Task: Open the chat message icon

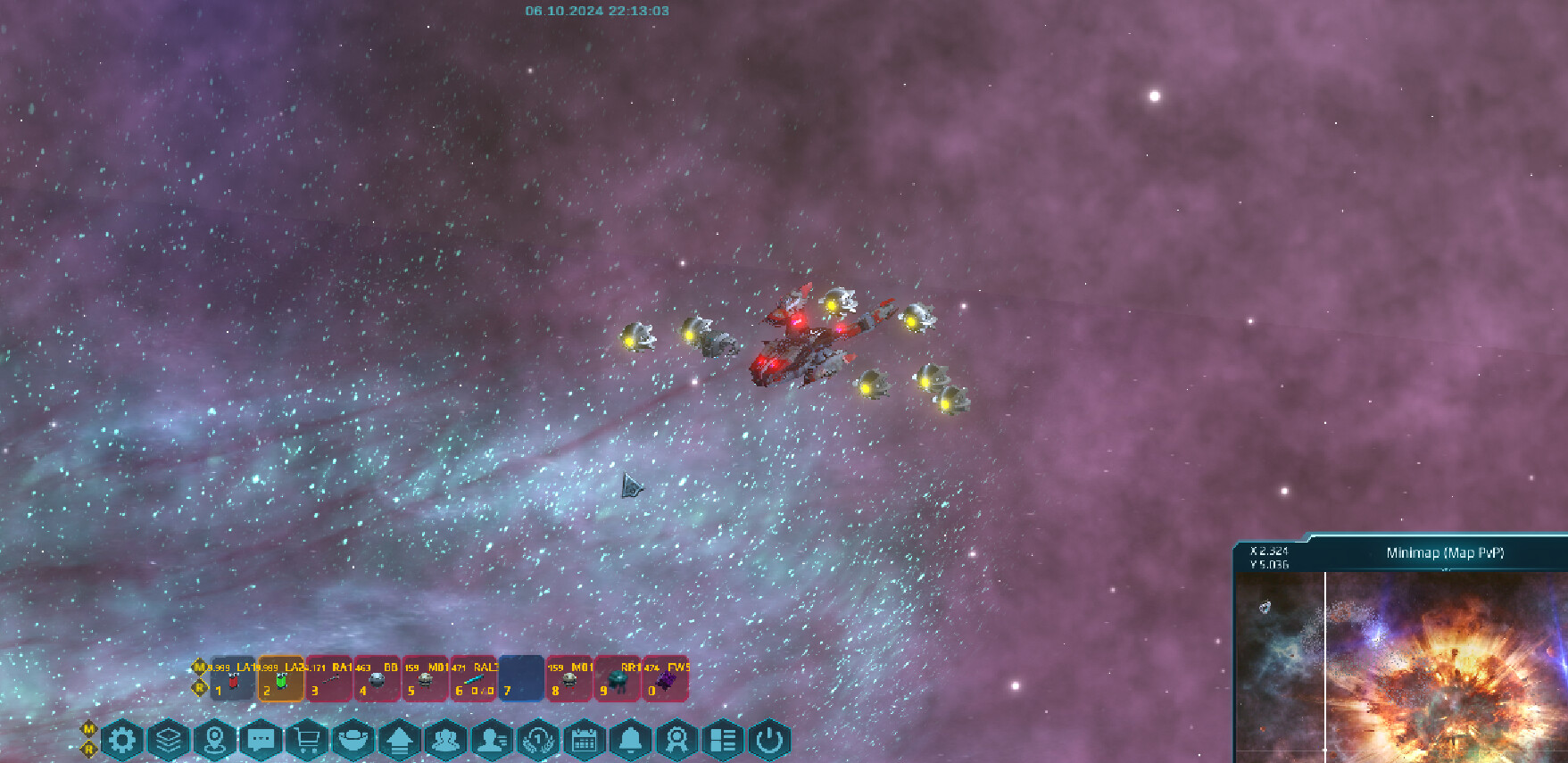Action: [x=262, y=741]
